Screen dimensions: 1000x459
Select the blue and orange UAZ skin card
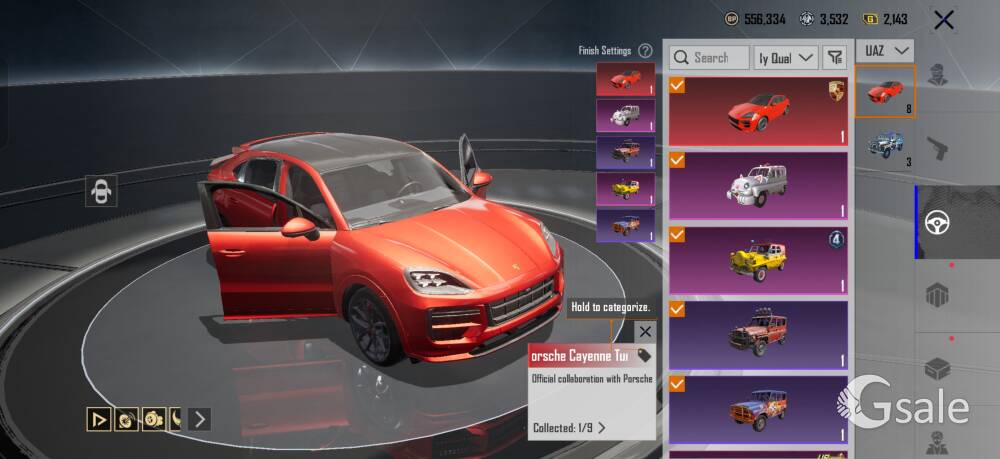[758, 408]
